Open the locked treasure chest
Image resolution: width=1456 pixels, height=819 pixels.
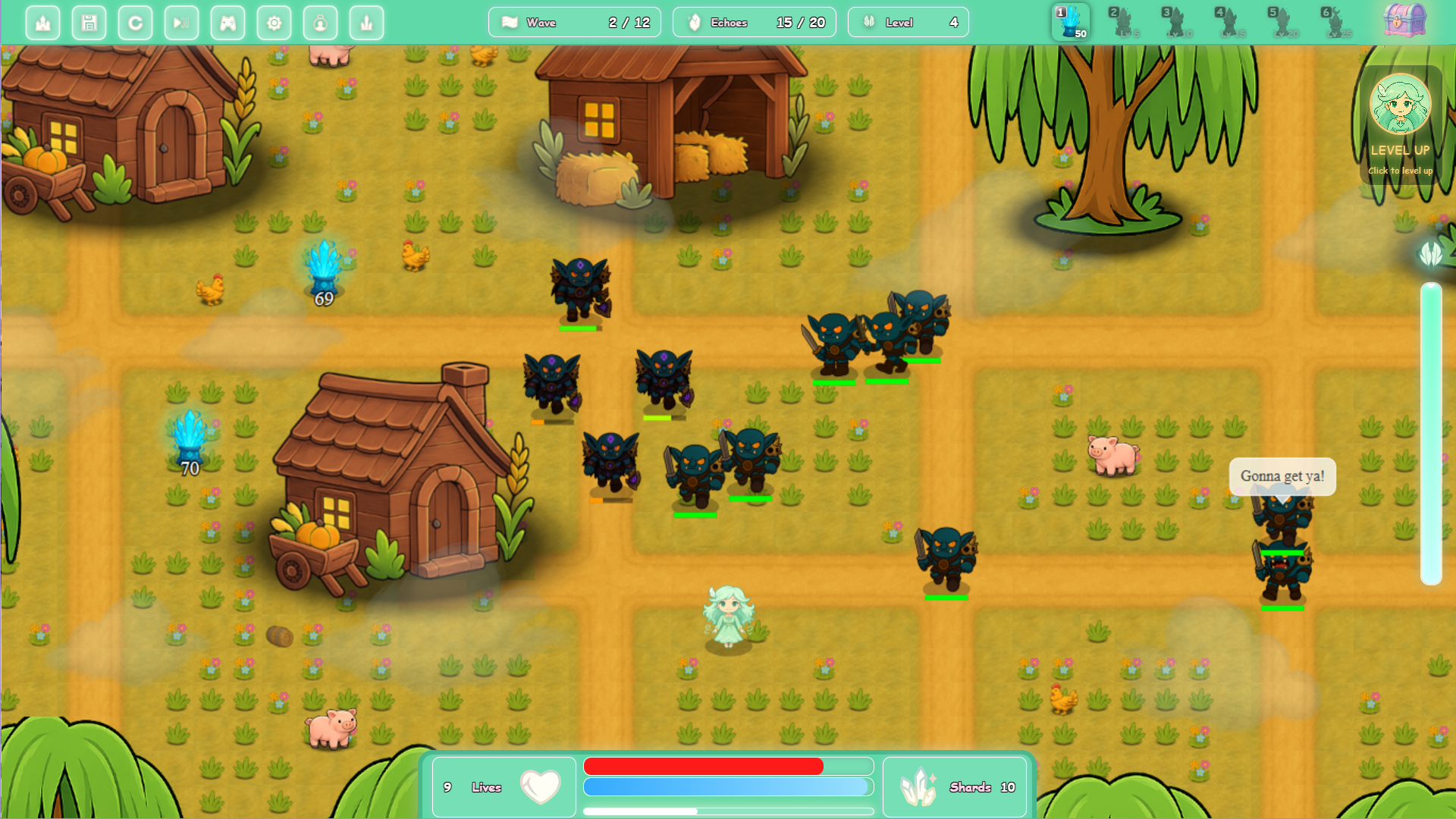1404,22
